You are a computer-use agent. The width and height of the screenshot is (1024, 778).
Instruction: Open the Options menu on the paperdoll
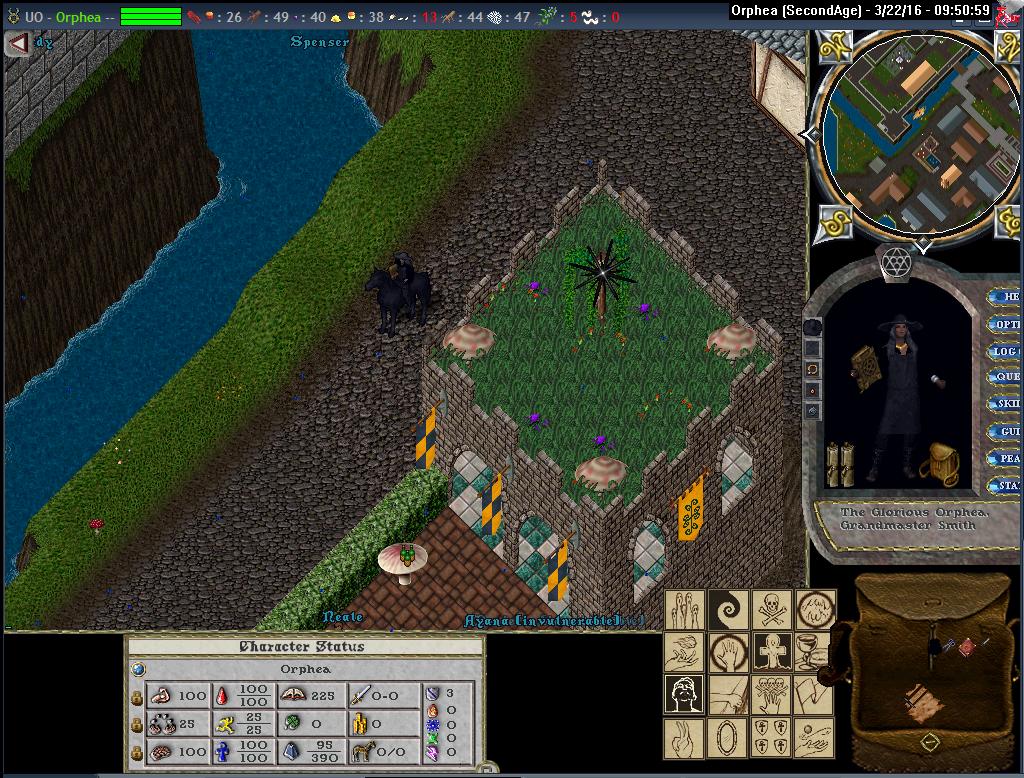(x=1005, y=324)
